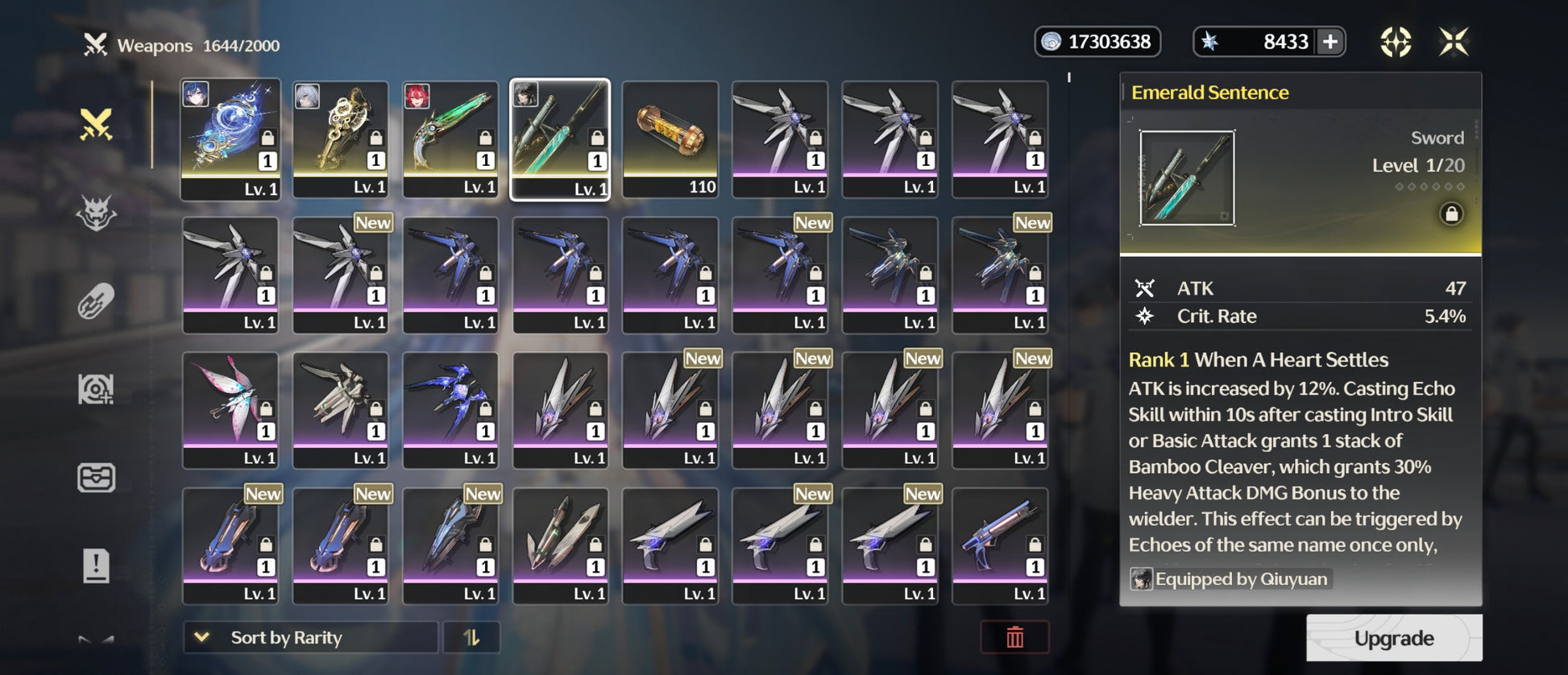Screen dimensions: 1568x675
Task: Open the tab with the plus-target icon
Action: pos(96,390)
